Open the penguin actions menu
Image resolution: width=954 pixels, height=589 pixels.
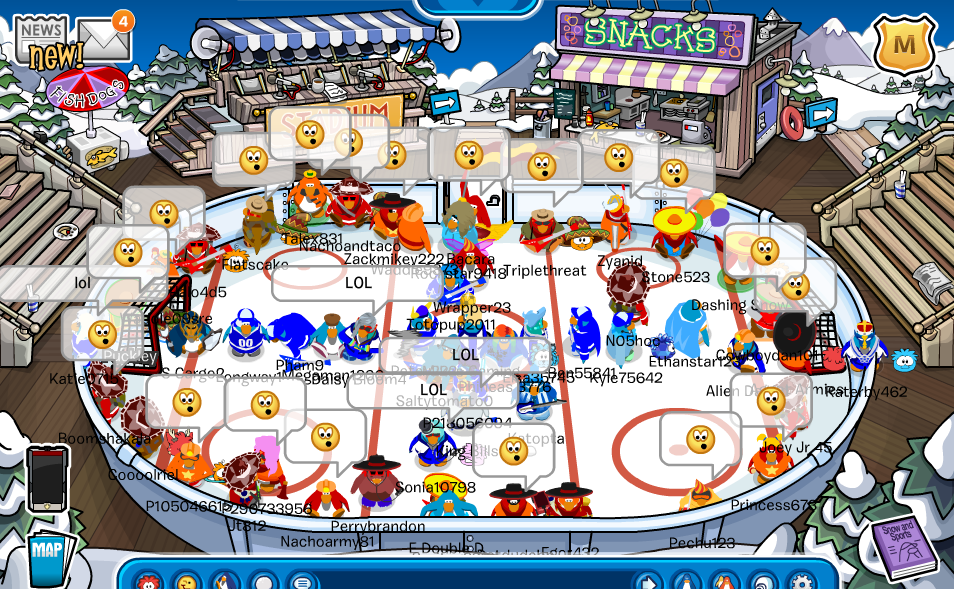226,581
